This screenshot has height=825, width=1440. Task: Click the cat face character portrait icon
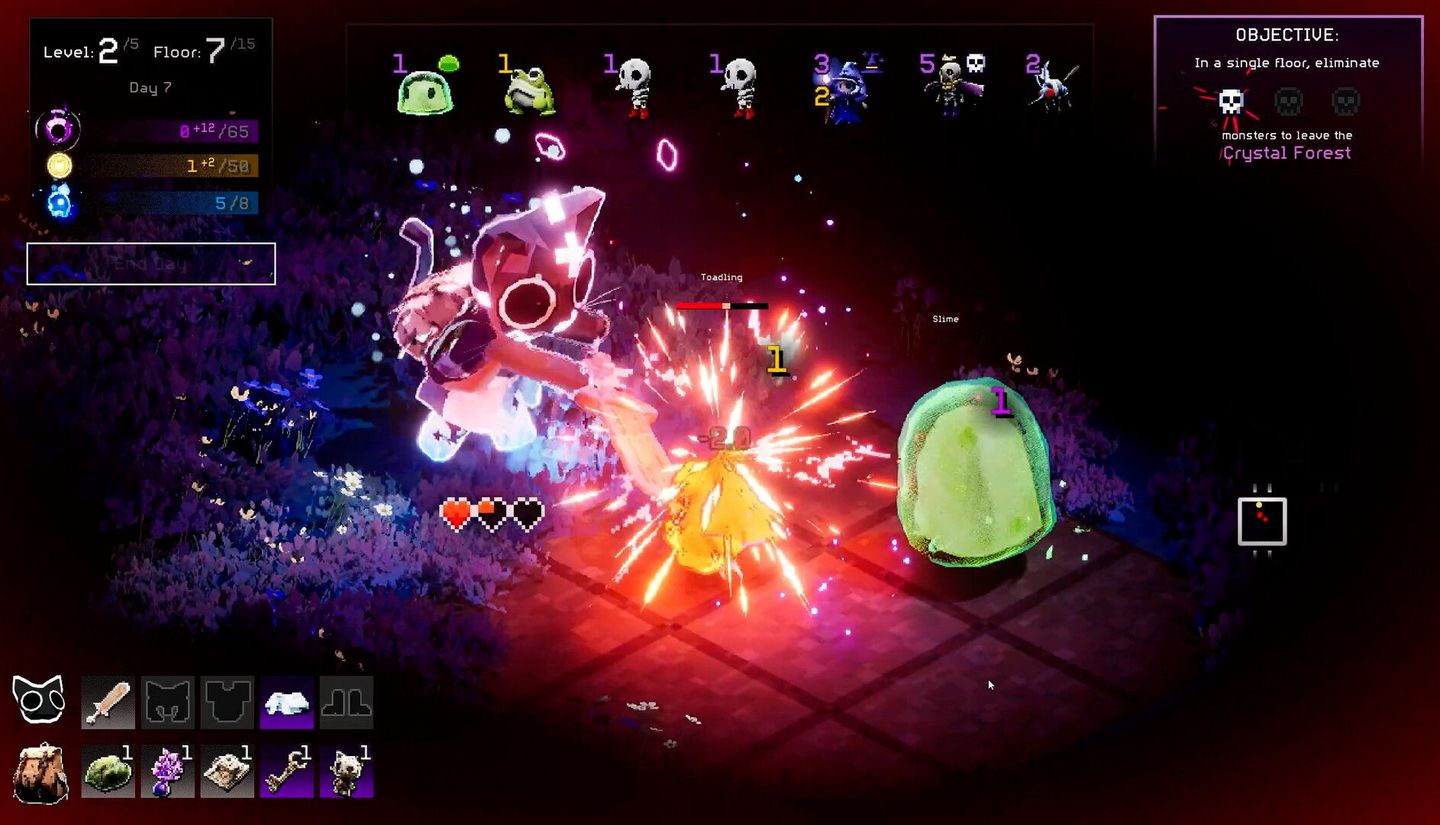point(40,700)
